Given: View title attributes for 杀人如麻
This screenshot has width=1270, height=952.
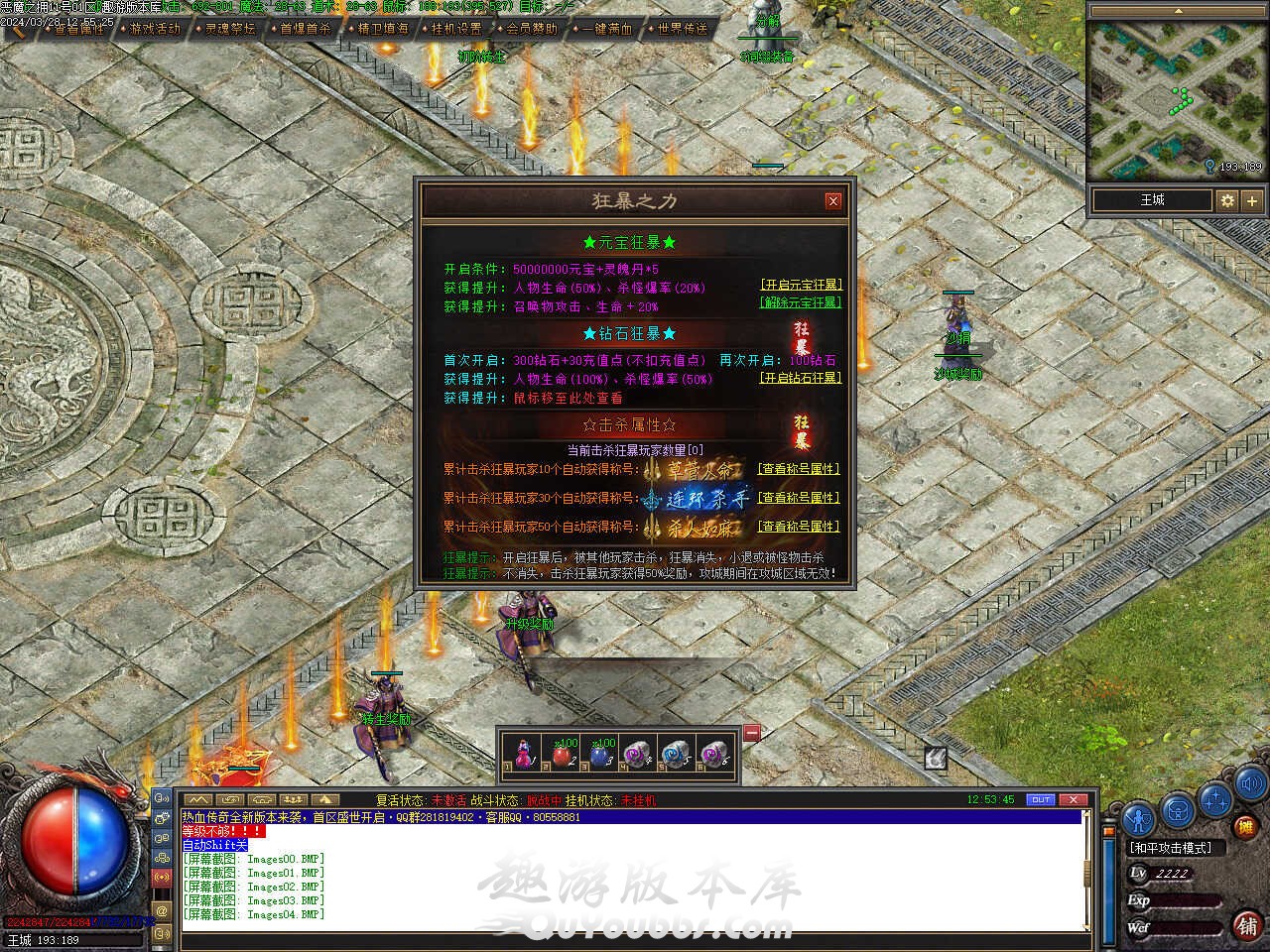Looking at the screenshot, I should 799,527.
